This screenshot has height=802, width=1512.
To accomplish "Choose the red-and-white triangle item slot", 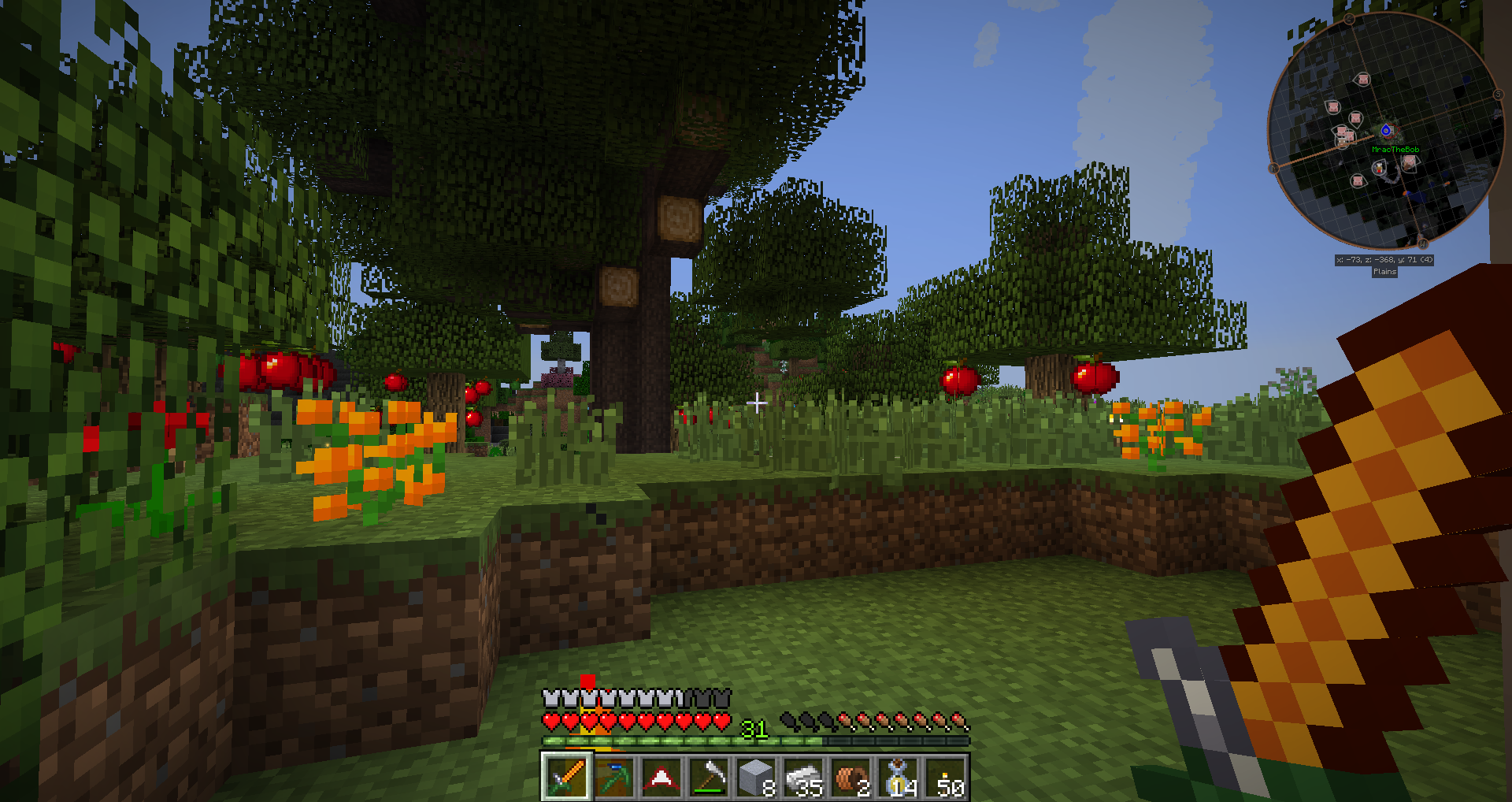I will point(661,777).
